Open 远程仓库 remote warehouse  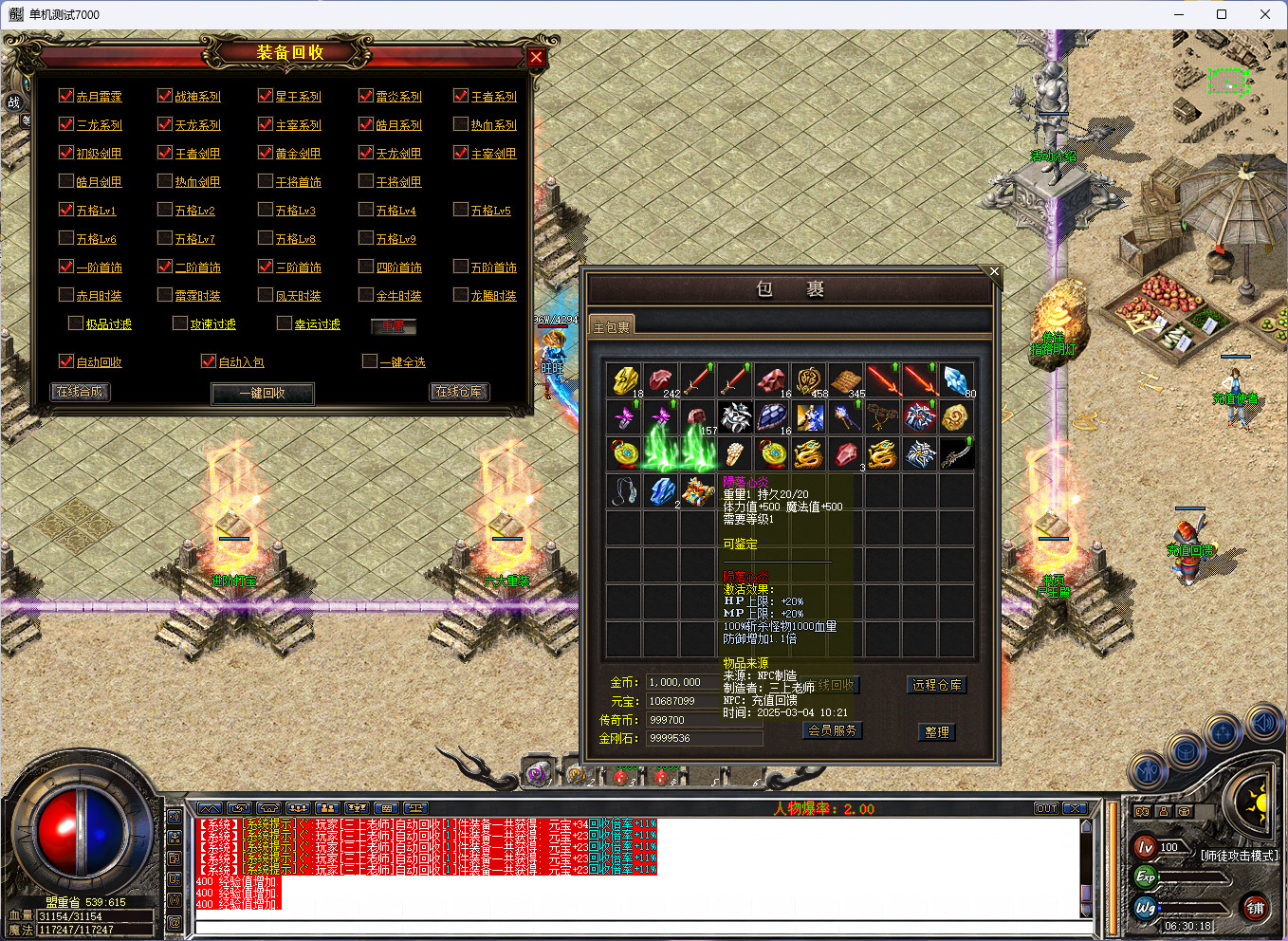pyautogui.click(x=936, y=685)
